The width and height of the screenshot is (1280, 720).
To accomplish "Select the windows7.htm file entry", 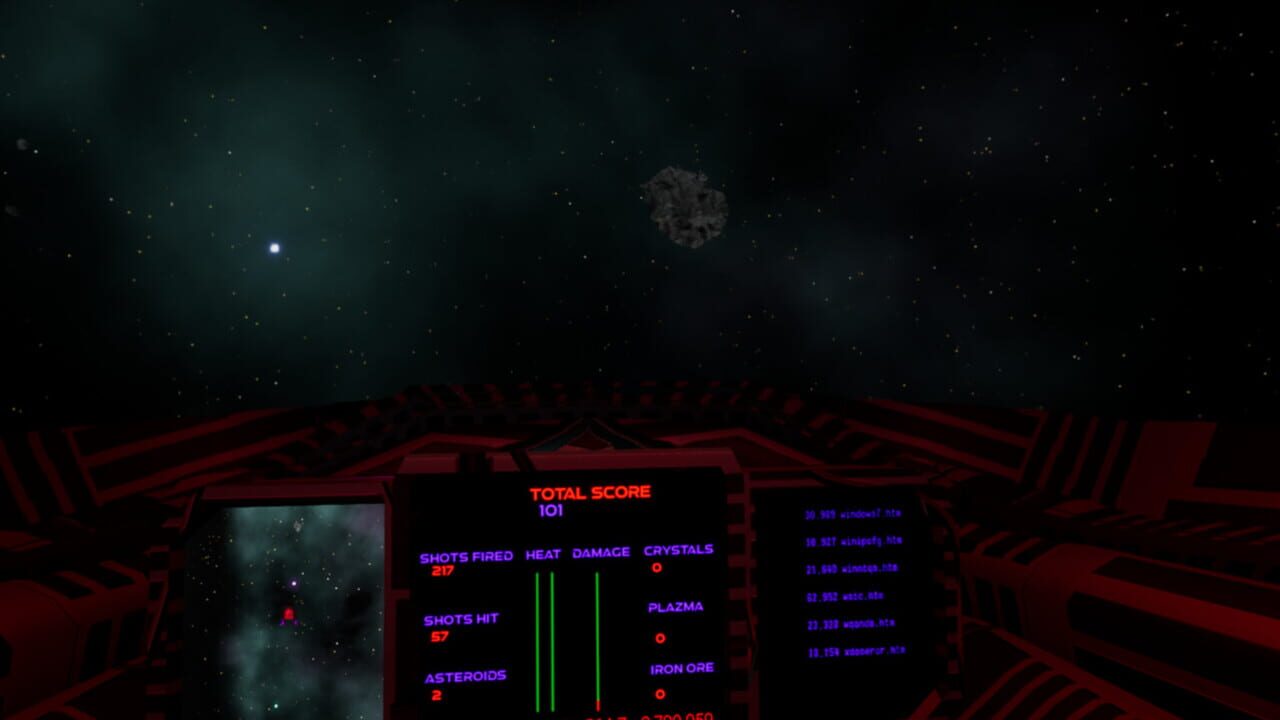I will pyautogui.click(x=855, y=513).
